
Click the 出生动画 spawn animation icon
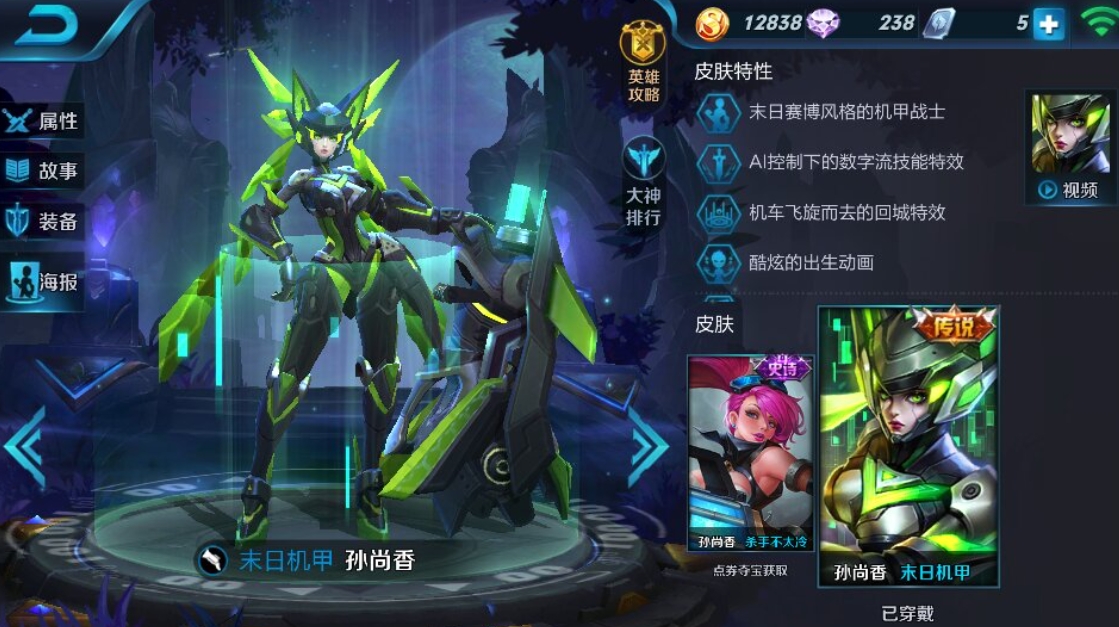[718, 262]
